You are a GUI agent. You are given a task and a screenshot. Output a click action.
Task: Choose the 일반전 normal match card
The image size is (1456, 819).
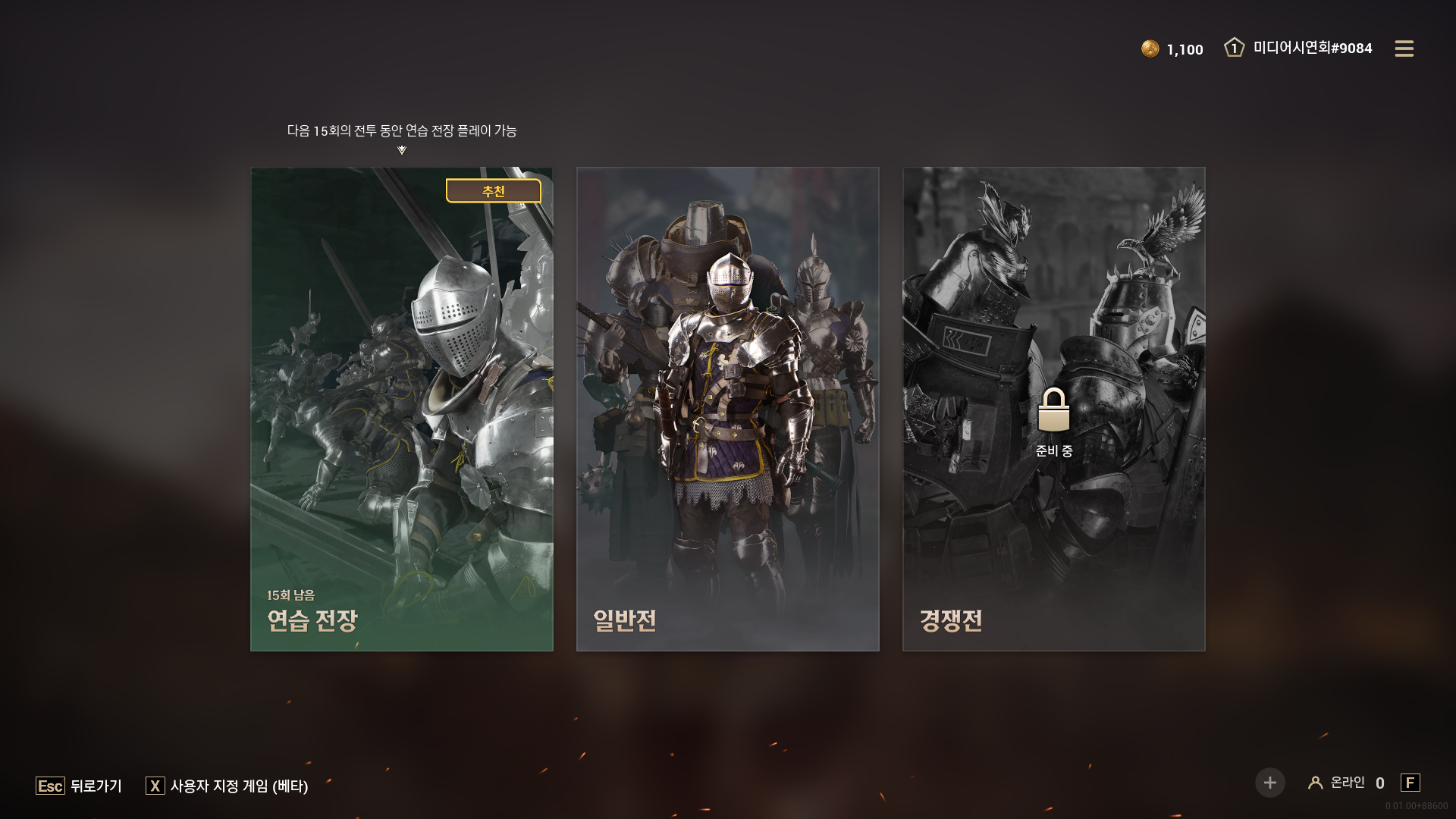[728, 409]
